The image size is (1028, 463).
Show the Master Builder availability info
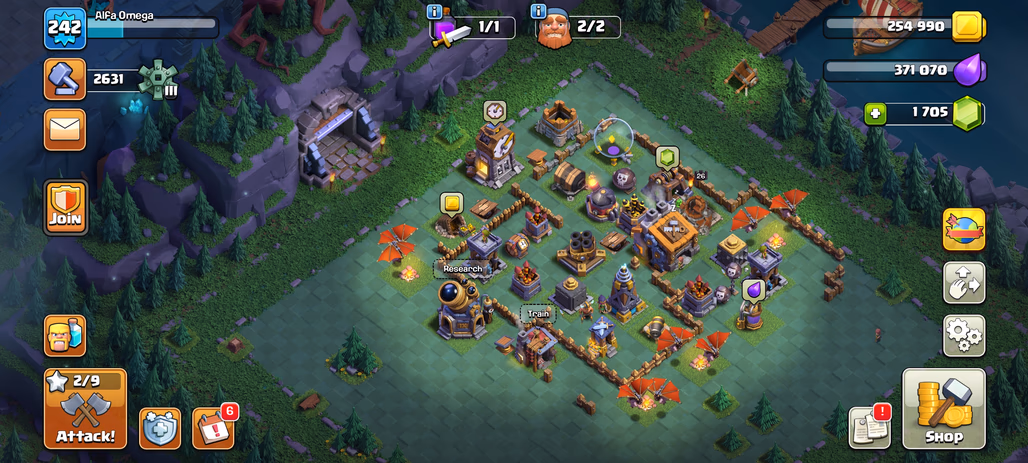(539, 11)
